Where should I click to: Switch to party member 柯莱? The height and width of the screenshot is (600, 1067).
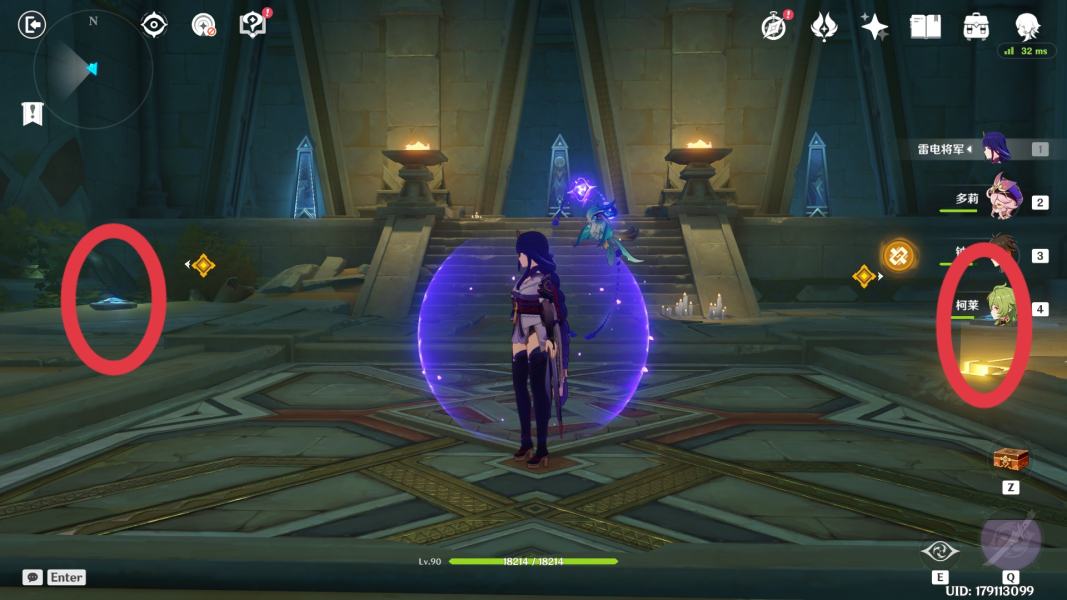point(1000,306)
